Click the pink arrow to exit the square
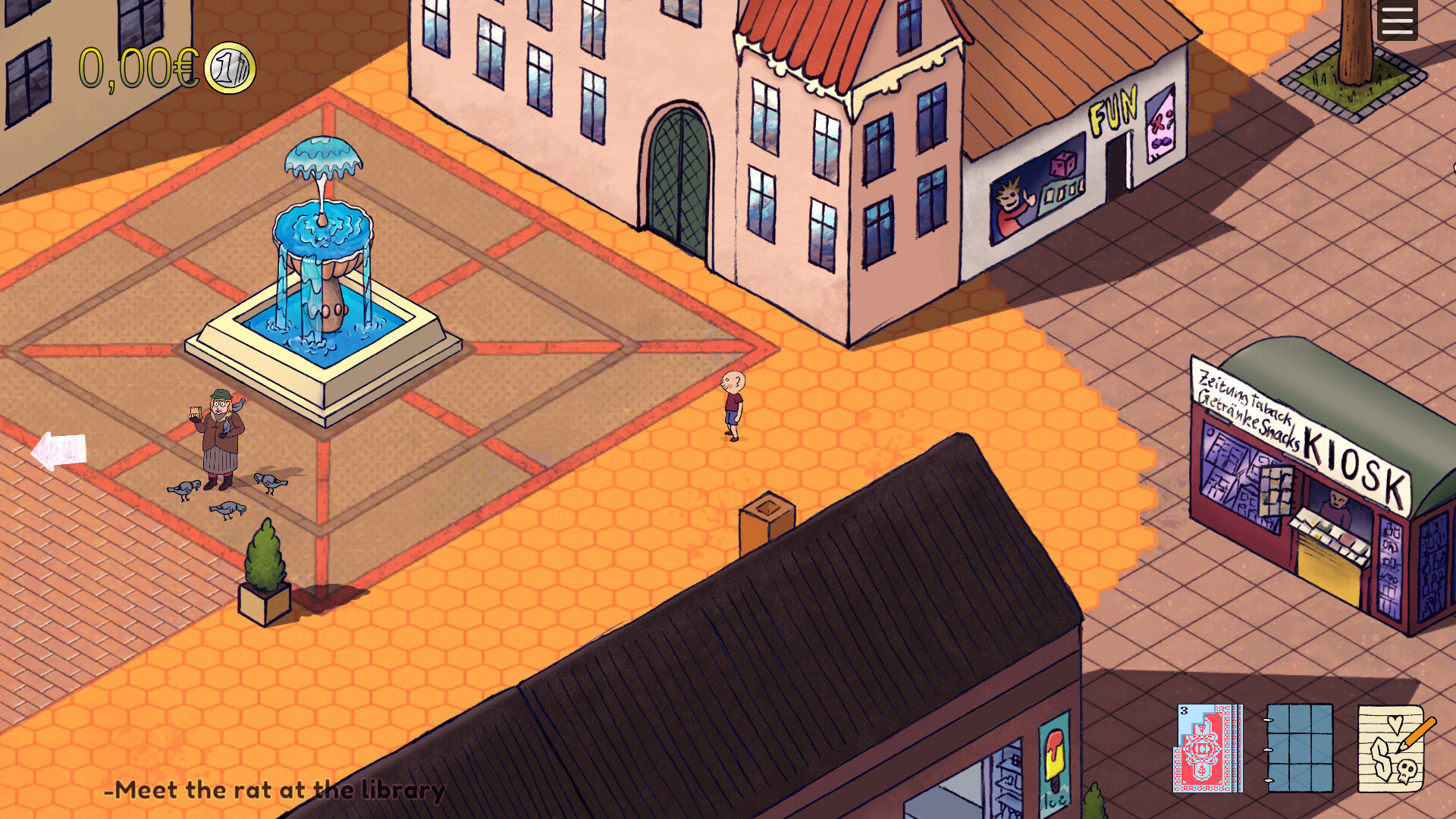The height and width of the screenshot is (819, 1456). point(57,451)
